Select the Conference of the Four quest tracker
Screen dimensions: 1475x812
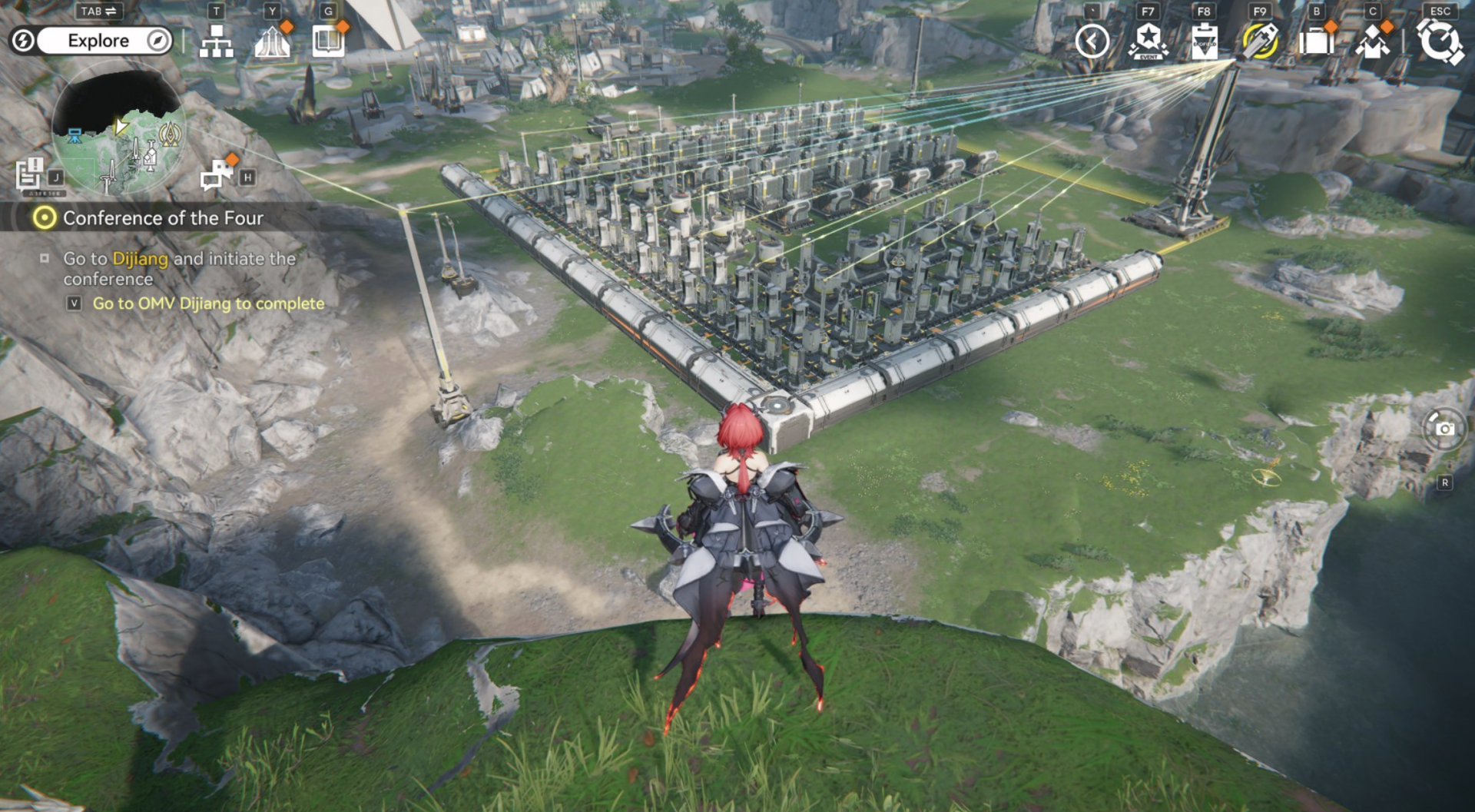[x=162, y=218]
